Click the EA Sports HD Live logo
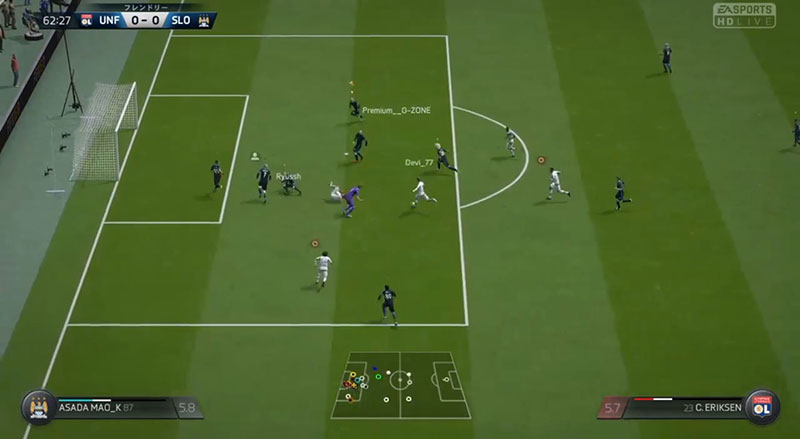 [743, 15]
